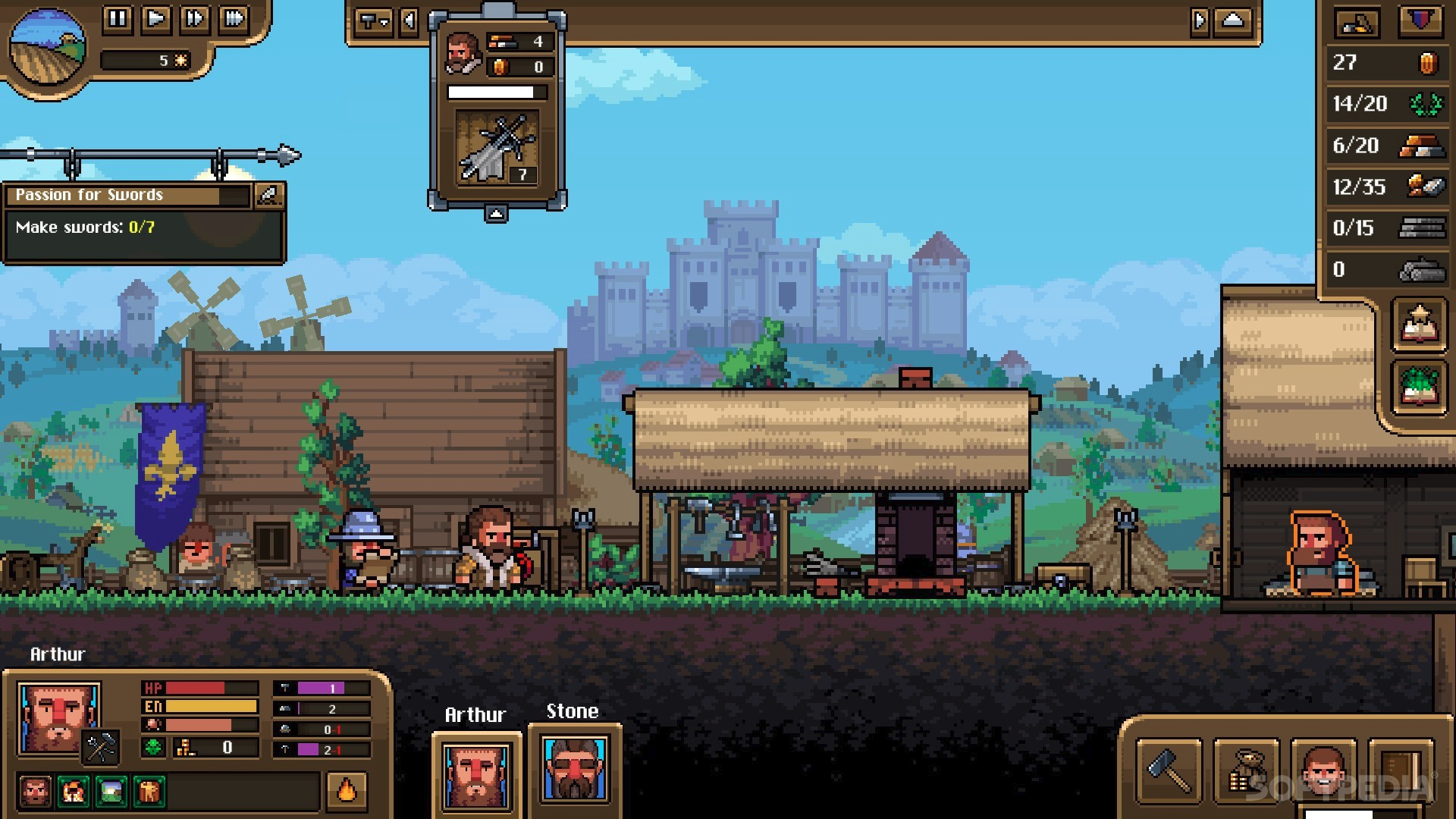Select Arthur's portrait tile
Image resolution: width=1456 pixels, height=819 pixels.
coord(476,775)
